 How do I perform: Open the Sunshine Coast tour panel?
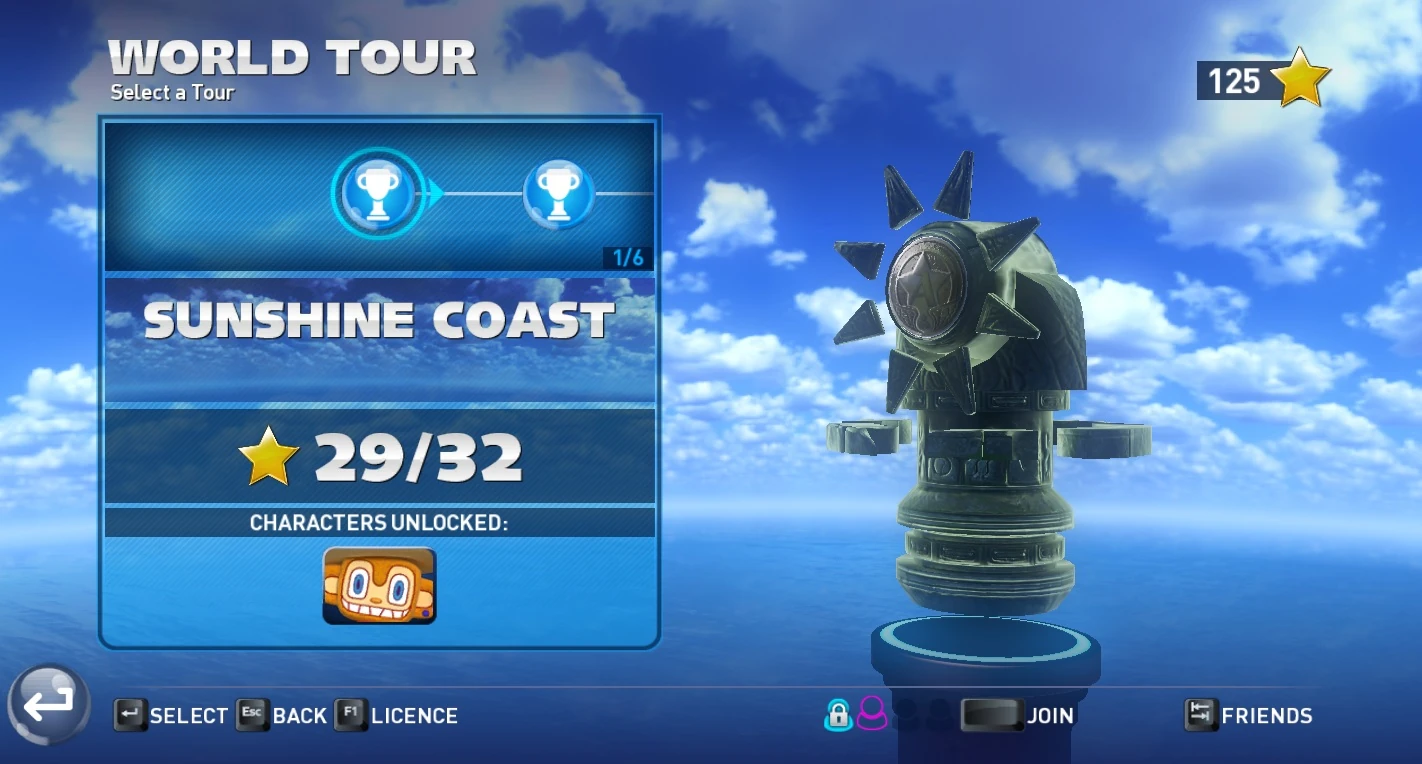(x=379, y=322)
